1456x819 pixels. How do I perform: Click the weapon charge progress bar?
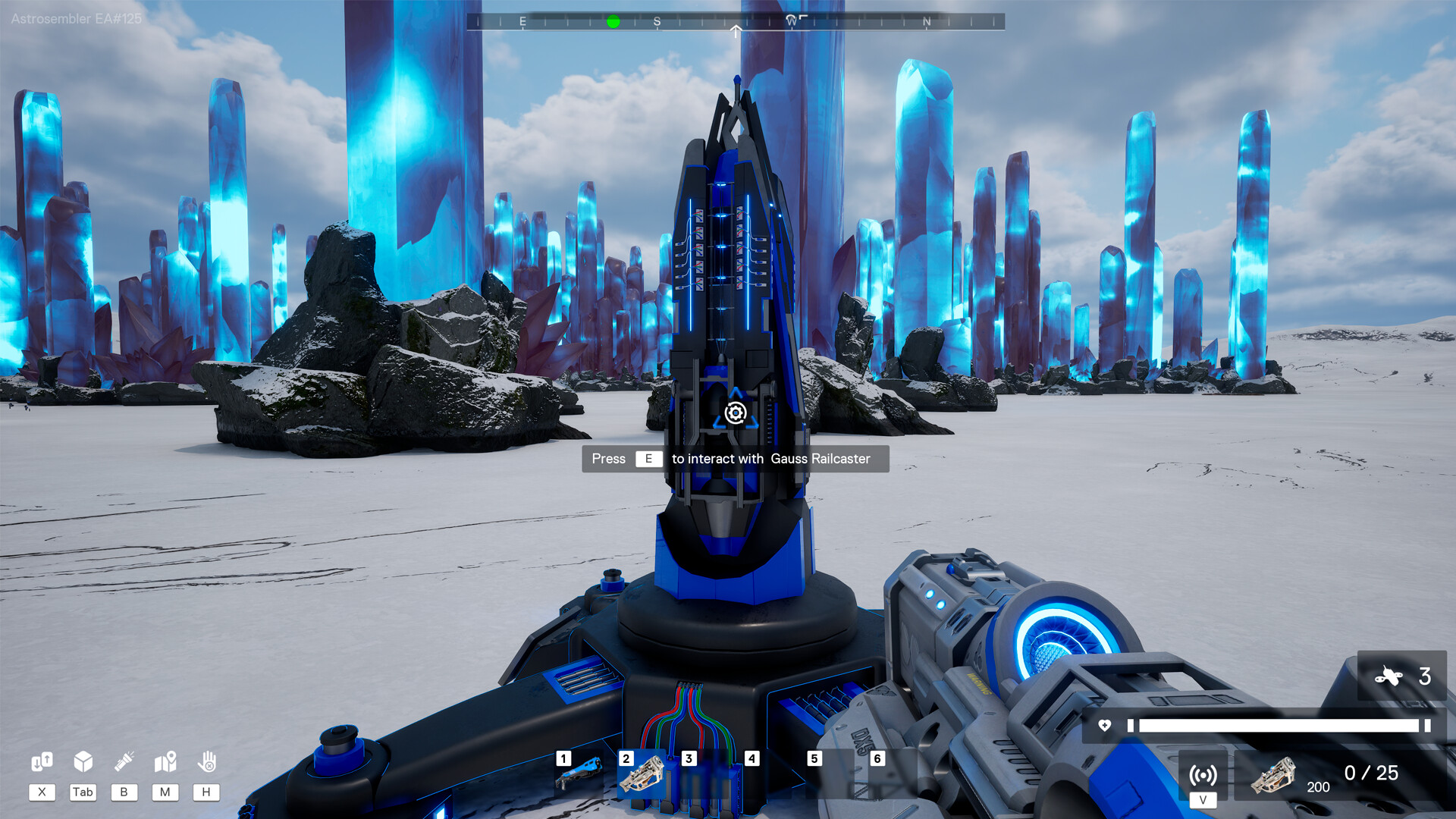click(1282, 724)
